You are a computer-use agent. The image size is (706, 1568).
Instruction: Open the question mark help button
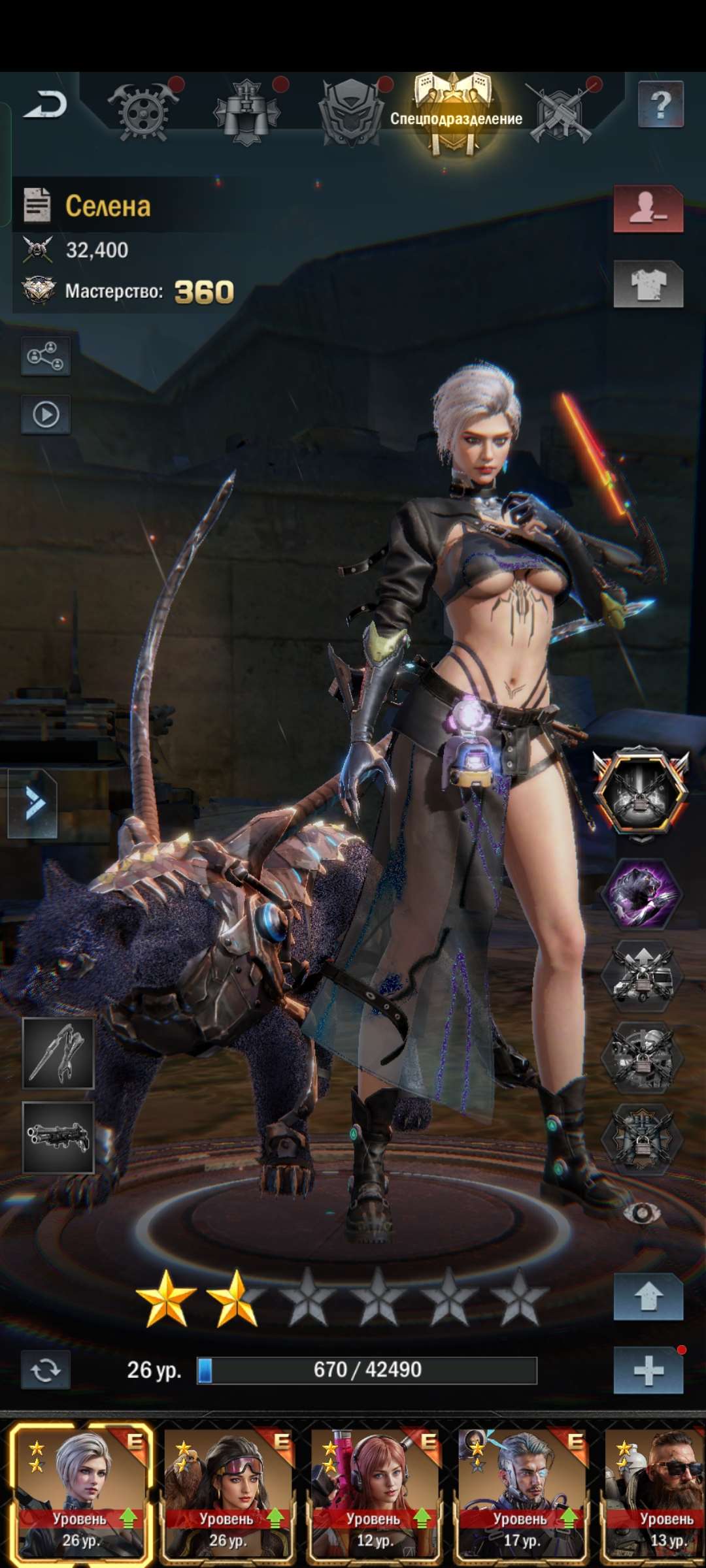pos(660,104)
